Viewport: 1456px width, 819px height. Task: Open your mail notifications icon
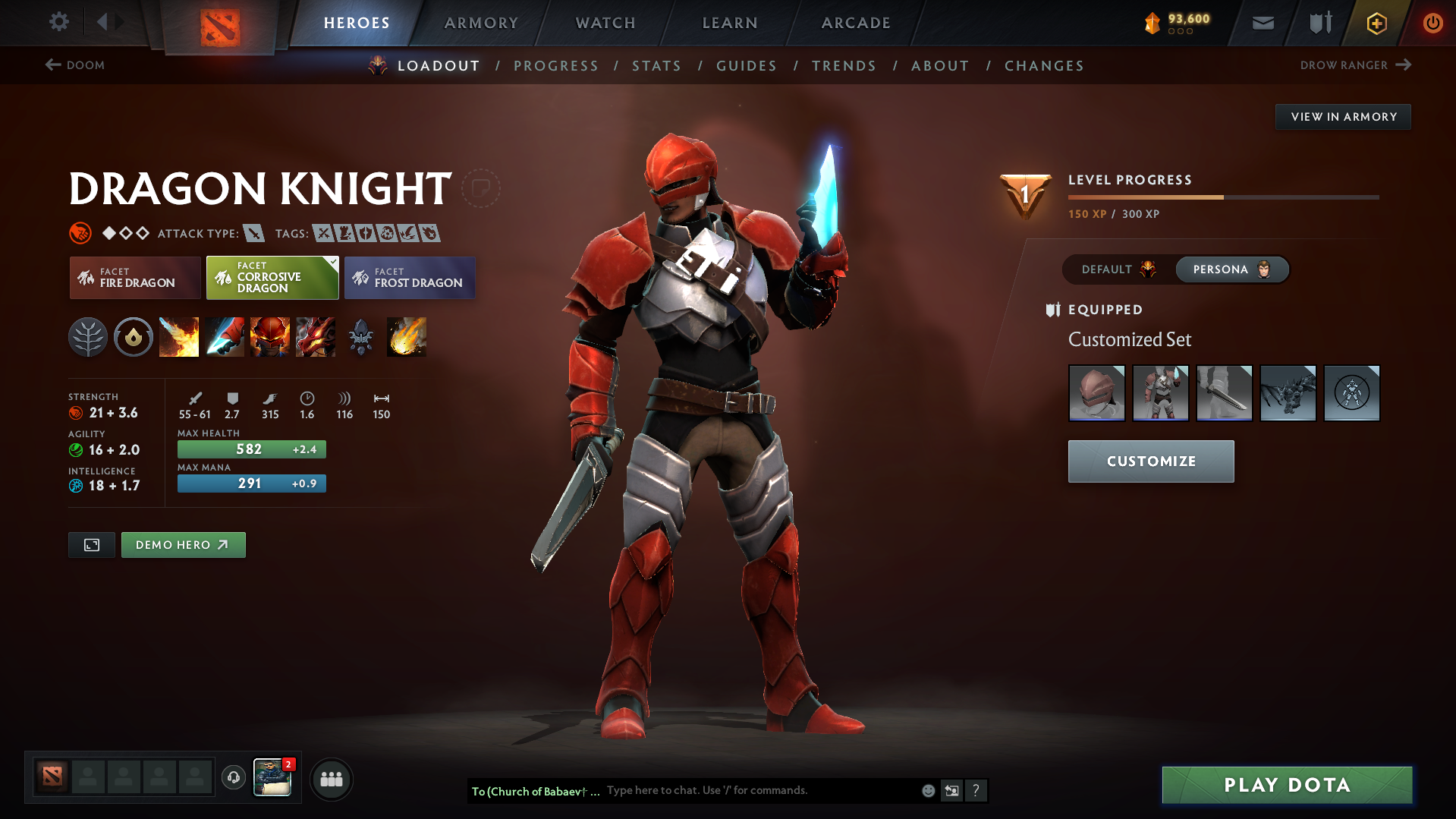1262,23
